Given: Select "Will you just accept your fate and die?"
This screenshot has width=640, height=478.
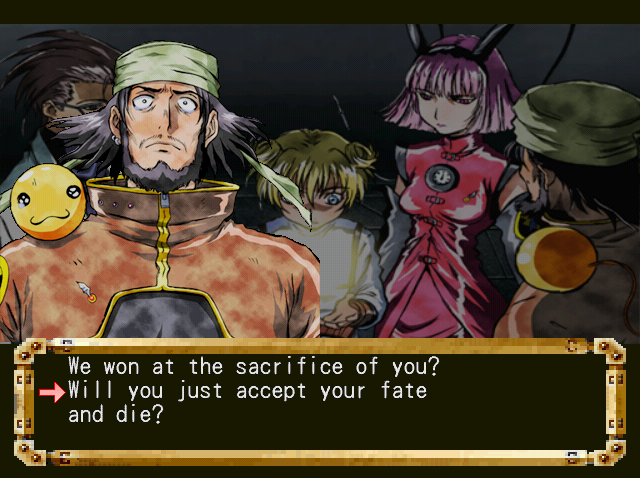Looking at the screenshot, I should click(x=247, y=391).
